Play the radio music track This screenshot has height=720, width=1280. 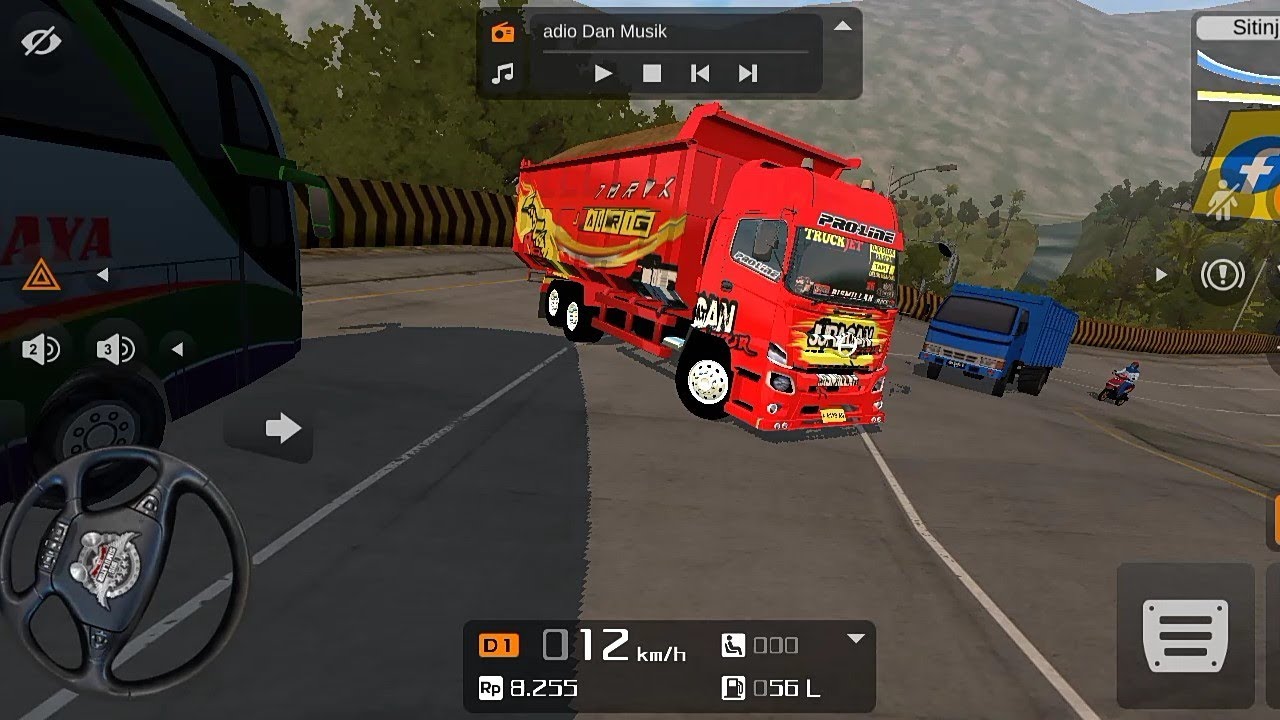tap(603, 73)
